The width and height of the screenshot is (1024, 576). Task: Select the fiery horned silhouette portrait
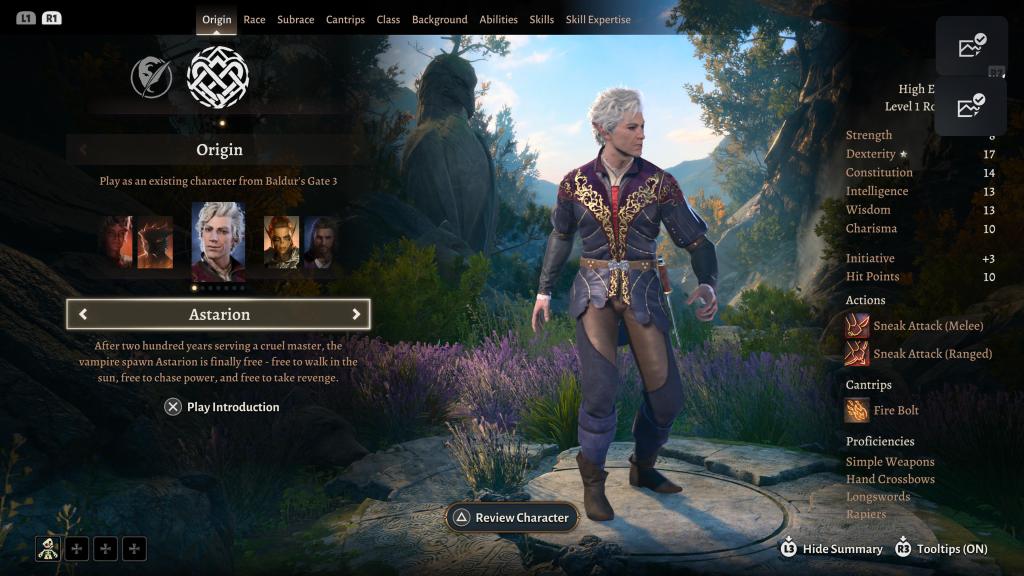(x=155, y=242)
